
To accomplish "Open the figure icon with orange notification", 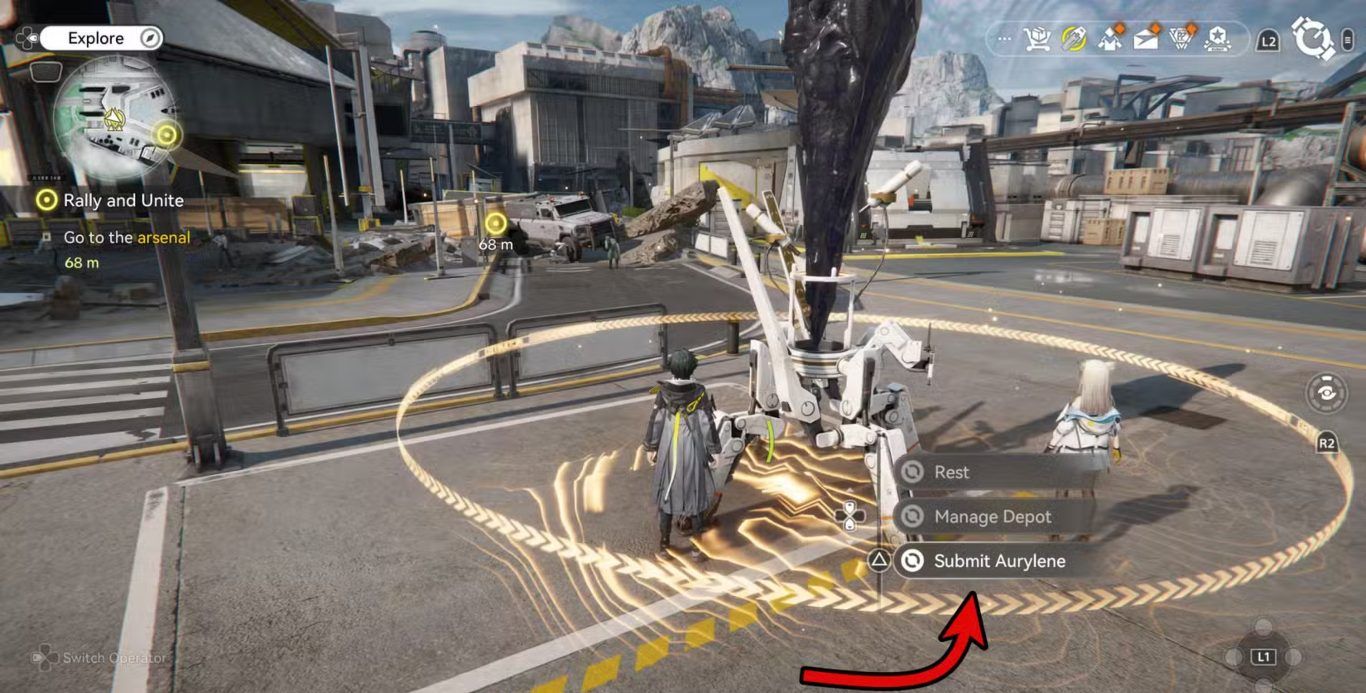I will tap(1110, 40).
